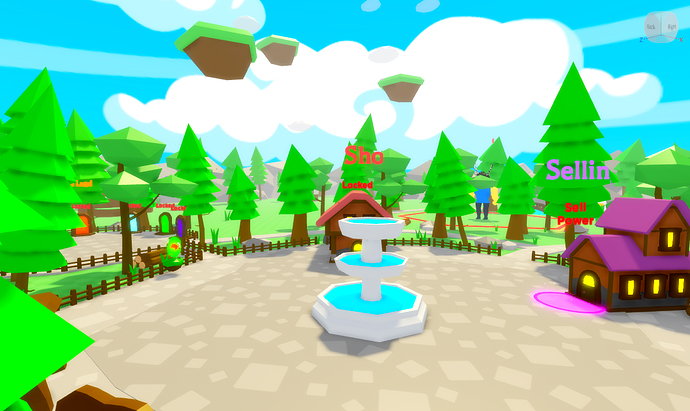Viewport: 690px width, 411px height.
Task: Click the Back face of the view cube
Action: click(x=652, y=26)
